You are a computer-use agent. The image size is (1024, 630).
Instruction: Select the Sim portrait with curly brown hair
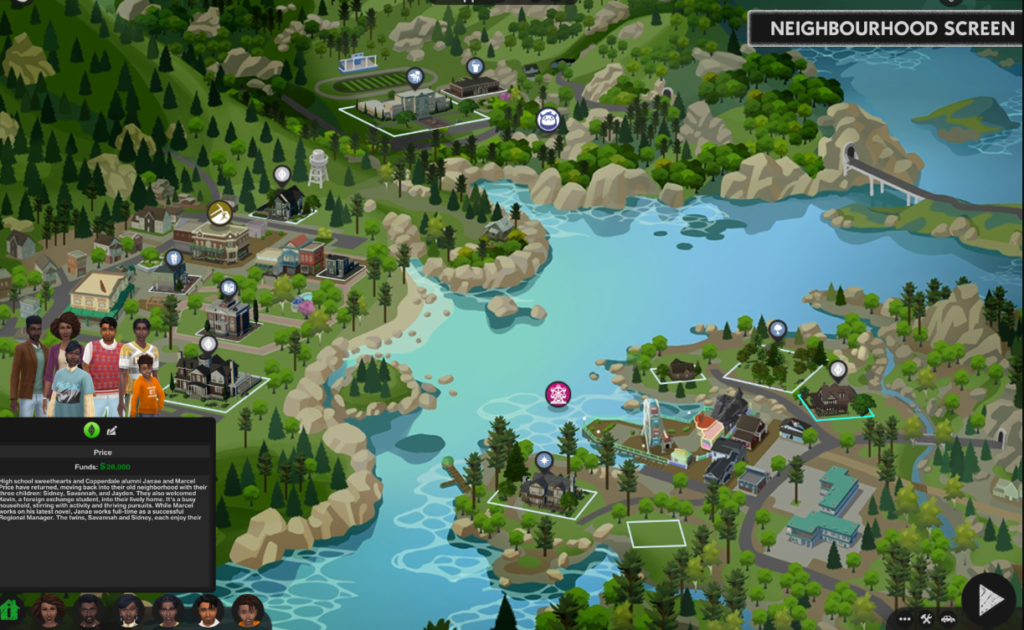[48, 609]
